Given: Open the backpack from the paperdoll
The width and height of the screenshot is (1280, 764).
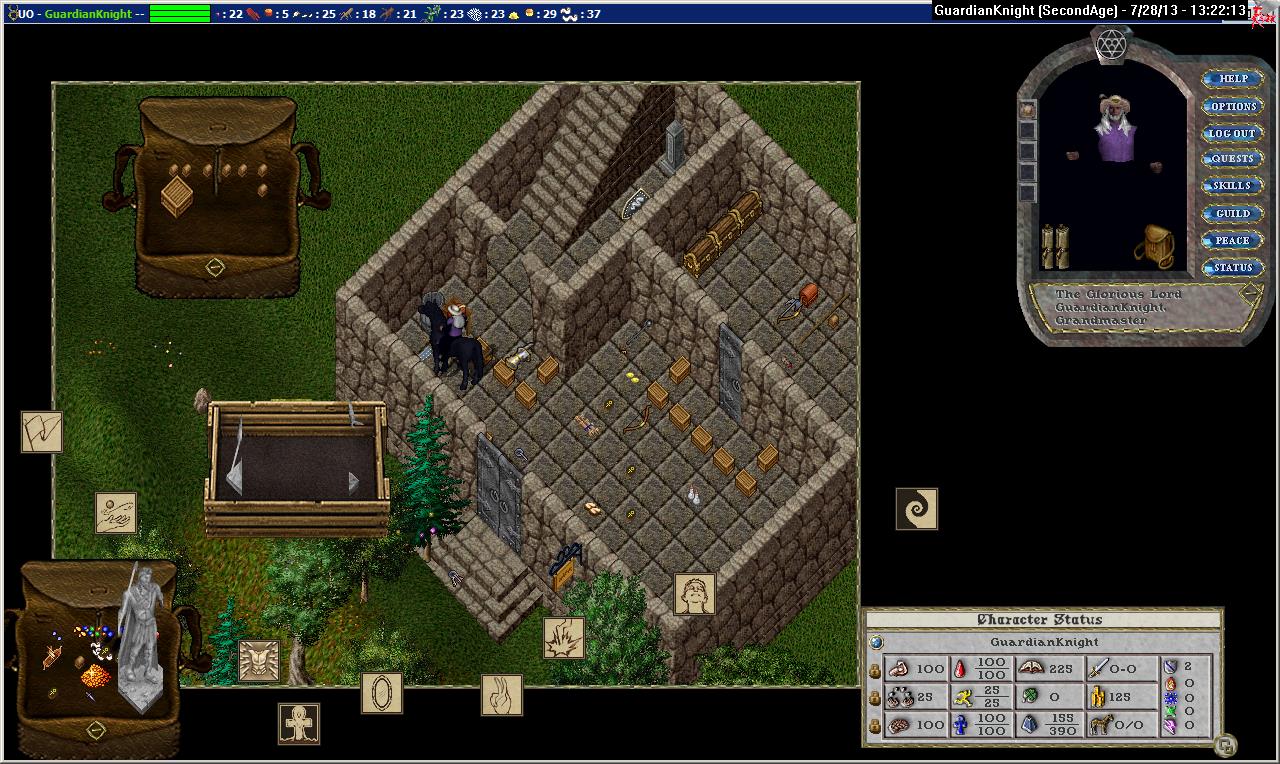Looking at the screenshot, I should [x=1155, y=244].
